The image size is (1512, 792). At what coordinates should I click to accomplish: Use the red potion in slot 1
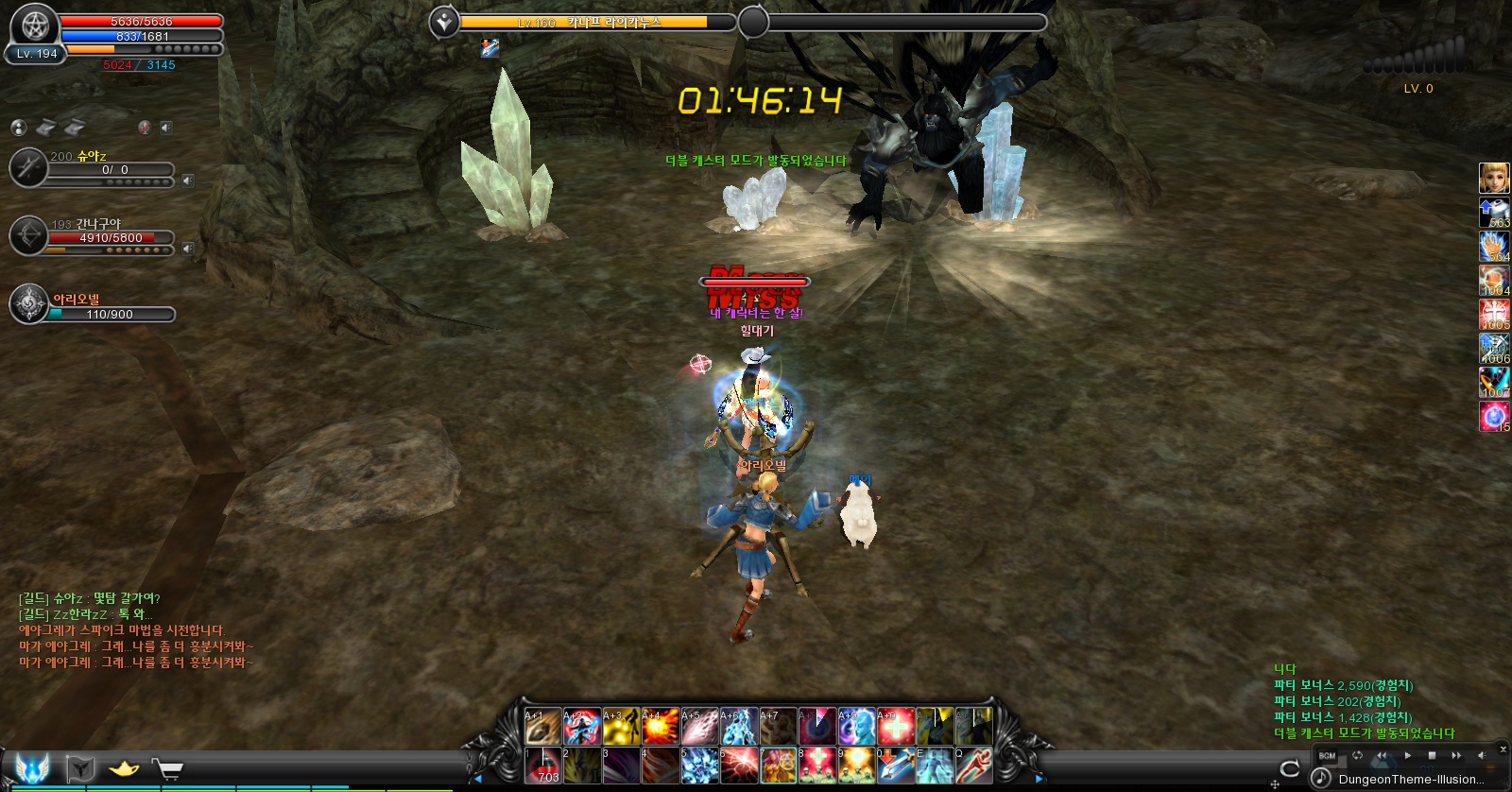[543, 766]
